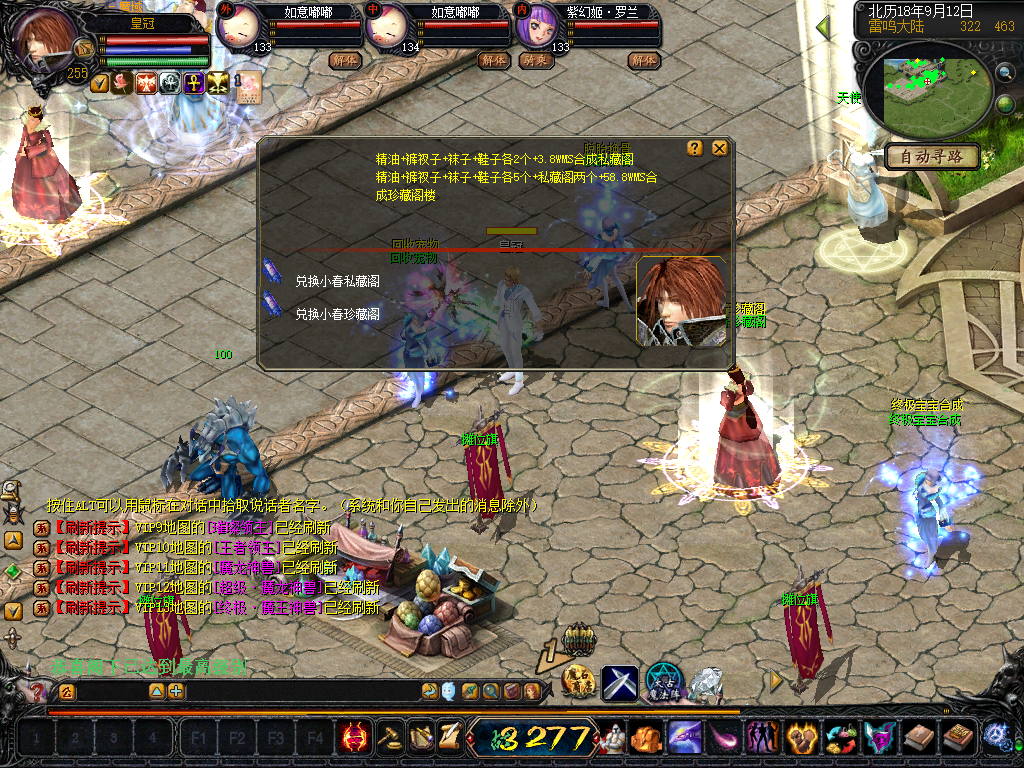The width and height of the screenshot is (1024, 768).
Task: Choose 兑换小春私藏阁 option
Action: [x=336, y=281]
